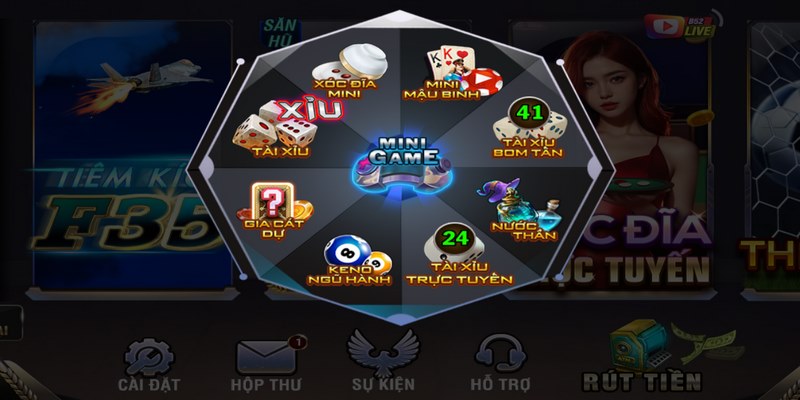
Task: Contact Hỗ Trợ support
Action: 501,364
